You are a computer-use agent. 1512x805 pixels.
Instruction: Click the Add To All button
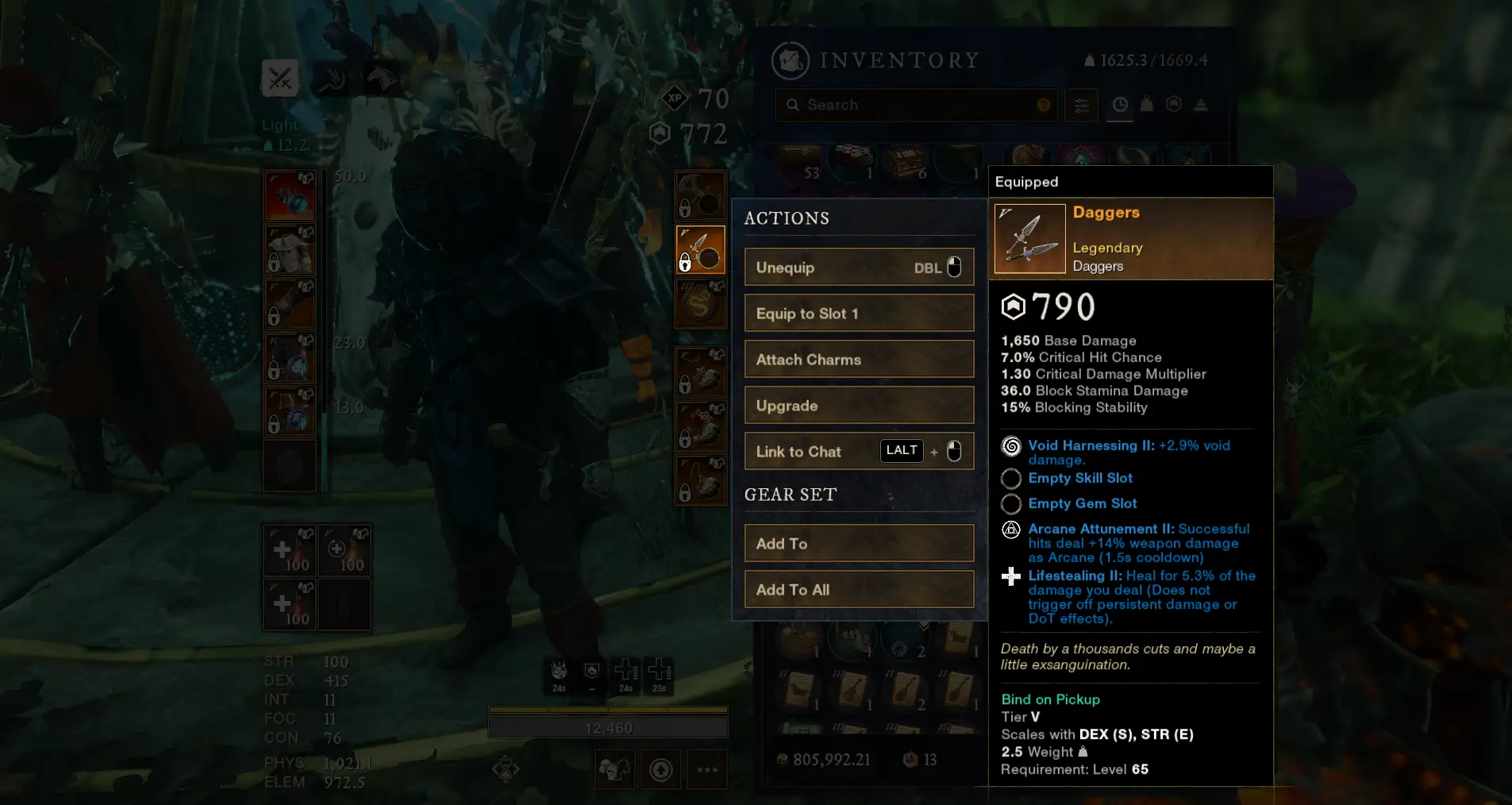coord(859,589)
